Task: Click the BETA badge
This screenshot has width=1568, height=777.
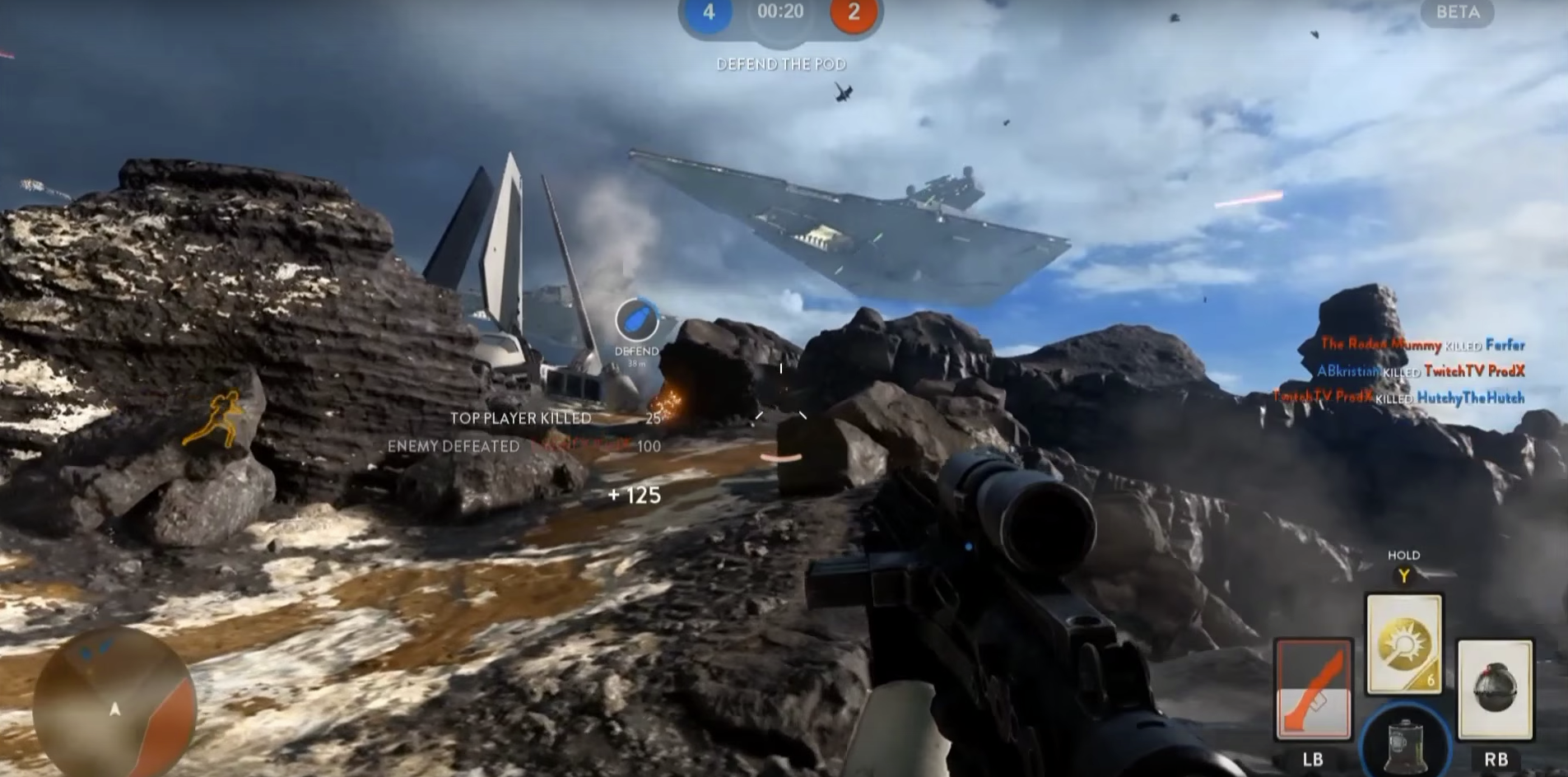Action: (1457, 12)
